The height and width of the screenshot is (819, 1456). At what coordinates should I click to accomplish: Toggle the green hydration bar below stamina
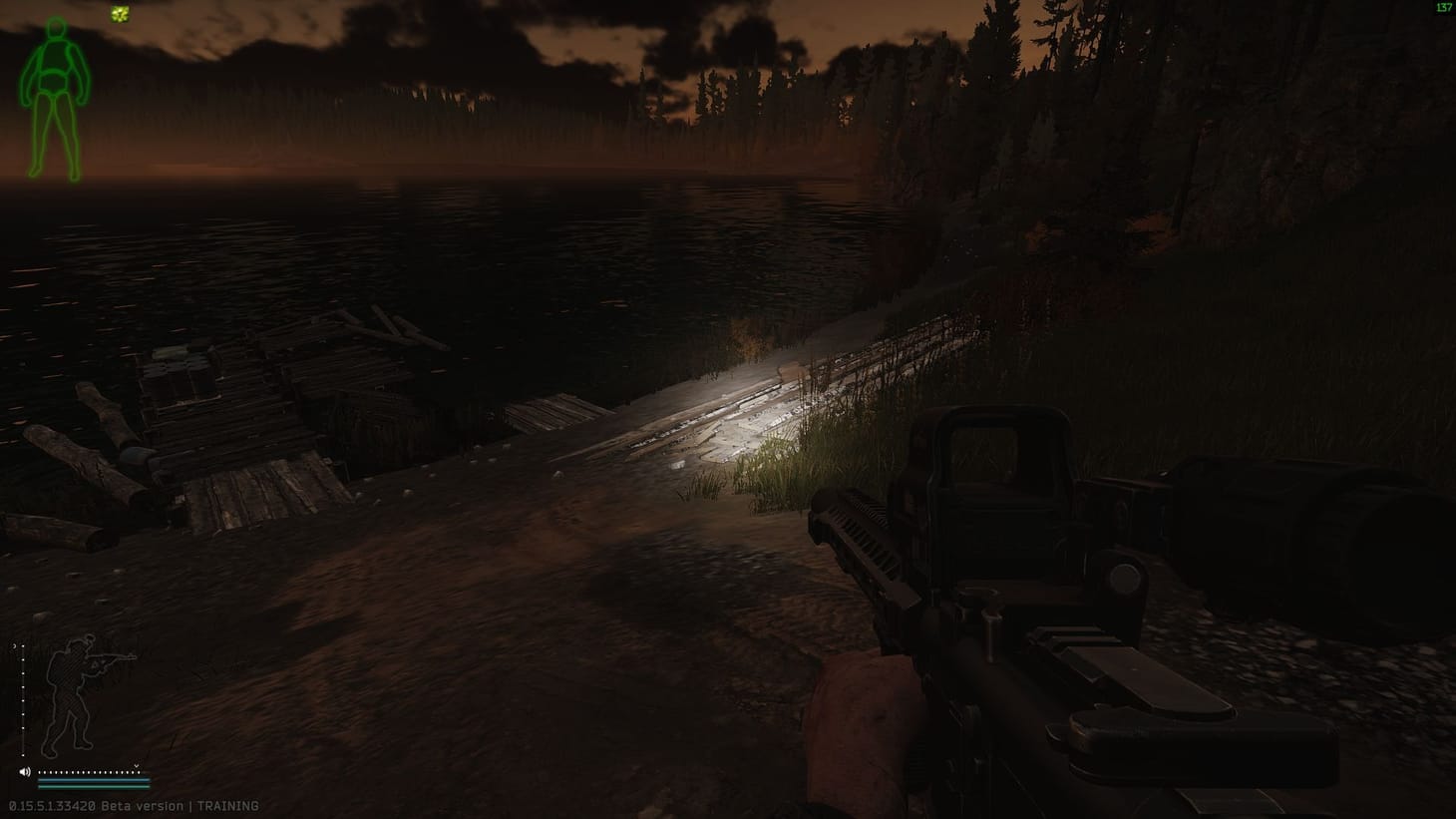[x=93, y=787]
